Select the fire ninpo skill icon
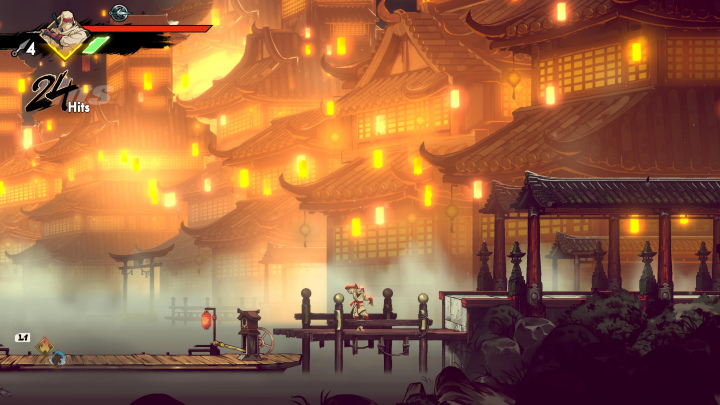 pos(43,347)
